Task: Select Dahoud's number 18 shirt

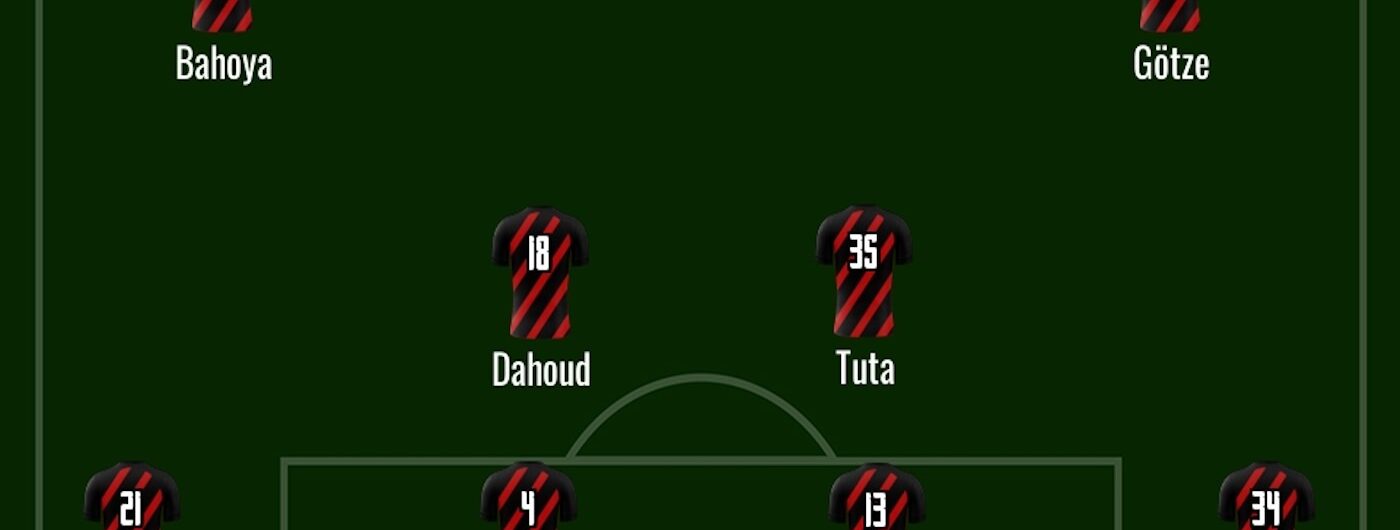Action: pyautogui.click(x=539, y=272)
